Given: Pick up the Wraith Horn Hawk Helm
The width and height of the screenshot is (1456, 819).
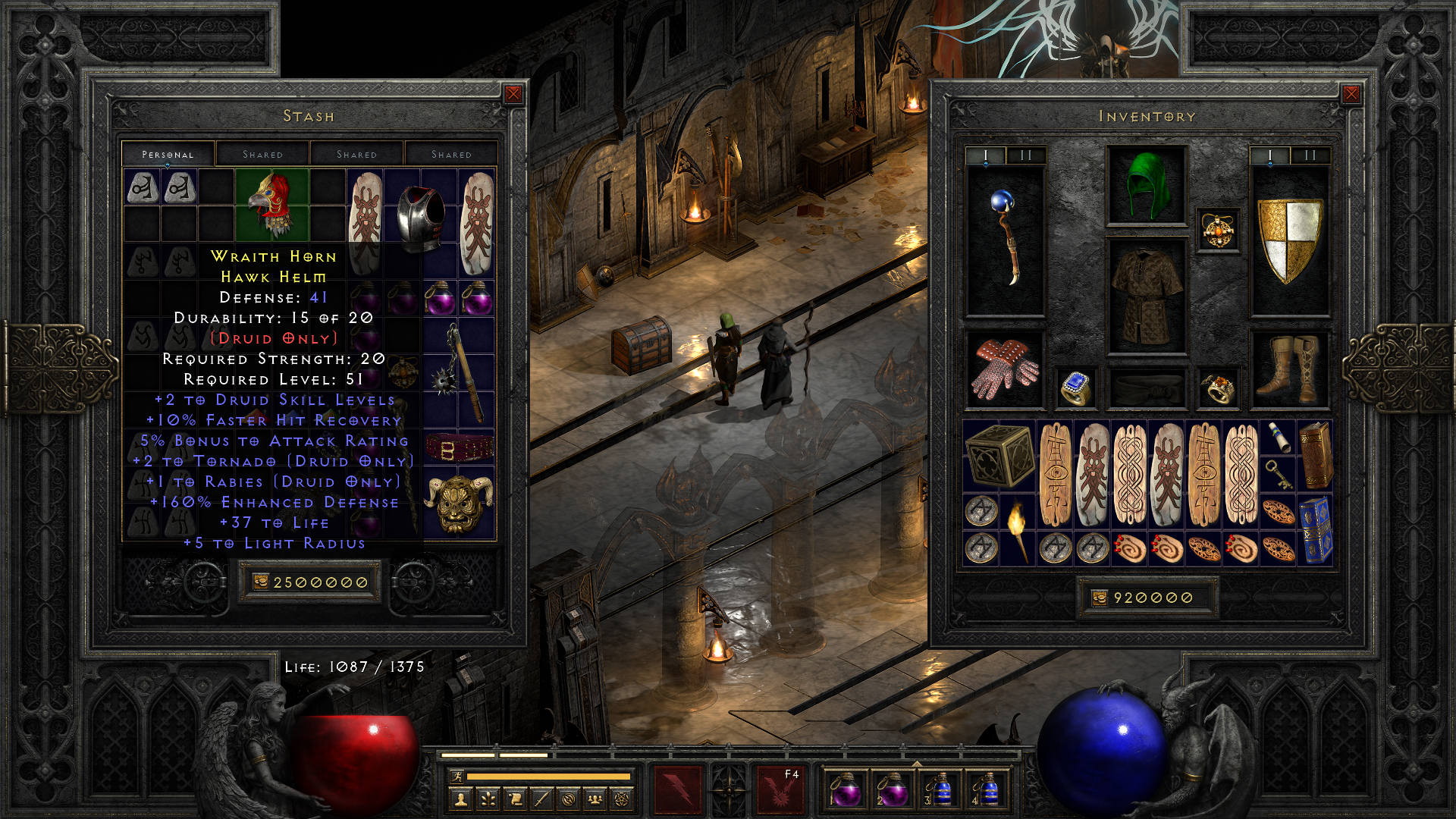Looking at the screenshot, I should (272, 204).
